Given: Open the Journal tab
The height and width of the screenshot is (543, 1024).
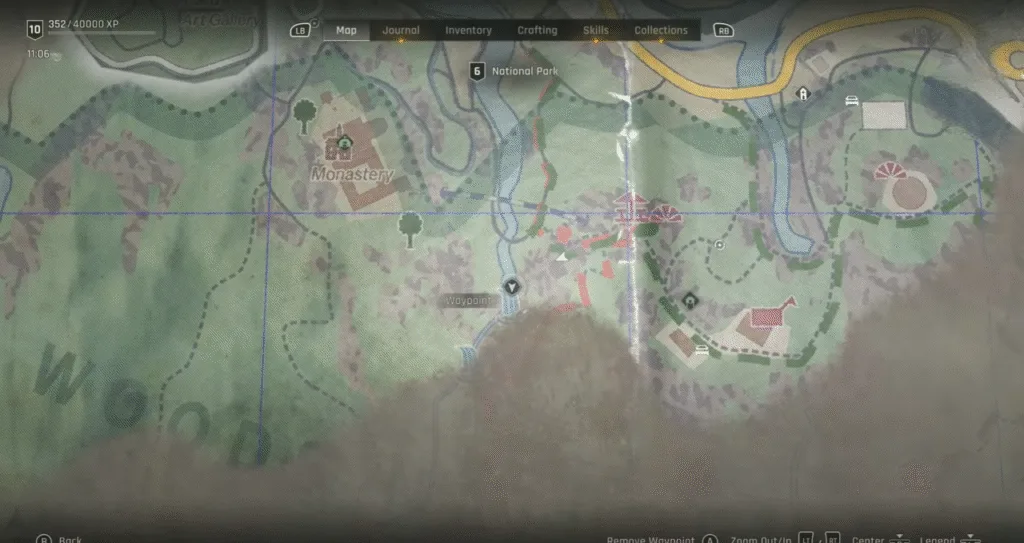Looking at the screenshot, I should point(401,30).
